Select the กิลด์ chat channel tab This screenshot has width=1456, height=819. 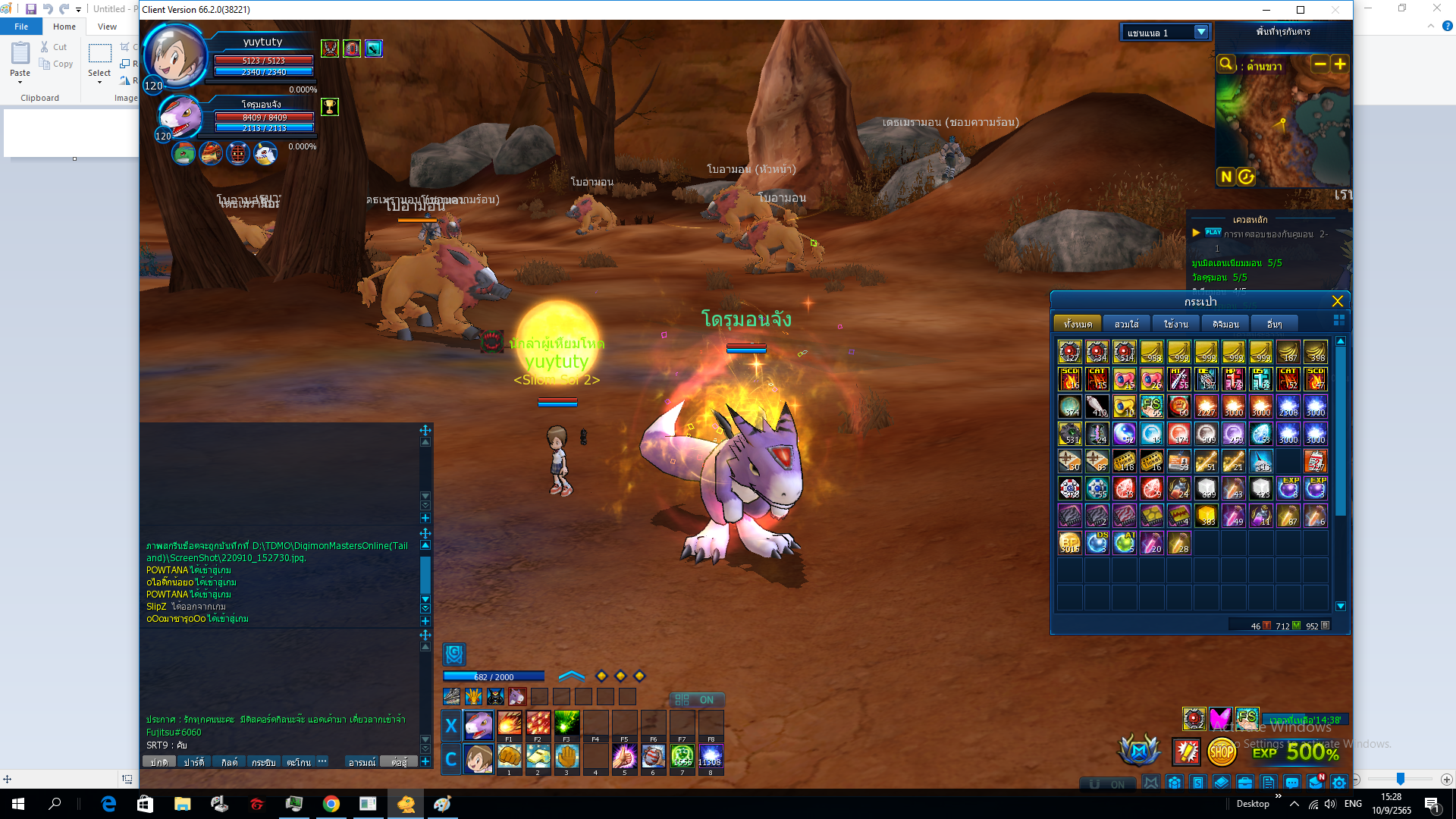pyautogui.click(x=229, y=762)
